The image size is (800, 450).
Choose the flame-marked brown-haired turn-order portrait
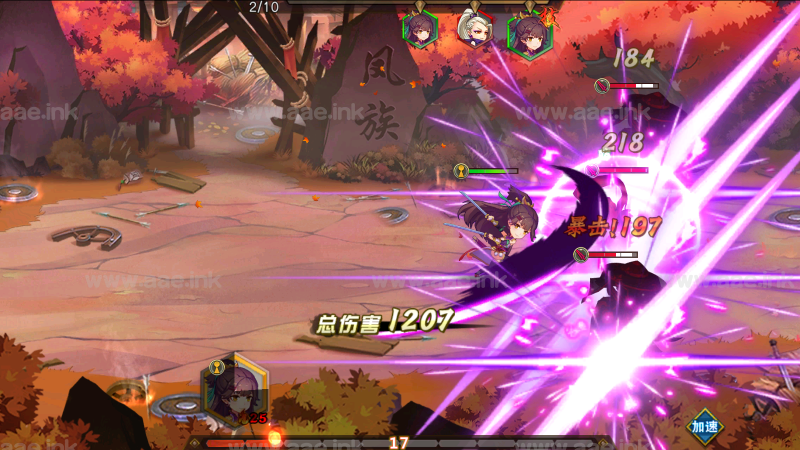(x=528, y=32)
